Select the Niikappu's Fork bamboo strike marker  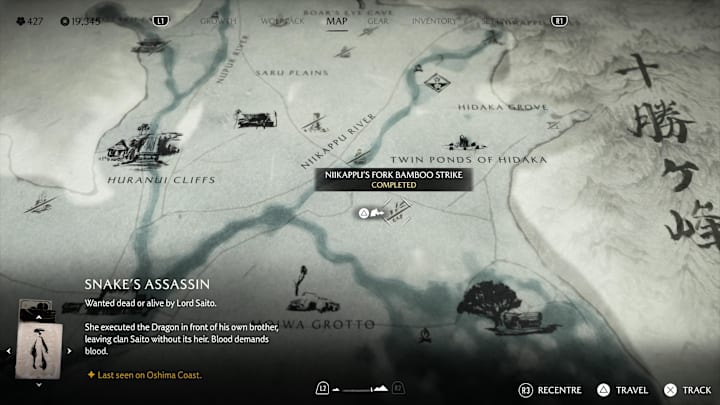(x=397, y=210)
